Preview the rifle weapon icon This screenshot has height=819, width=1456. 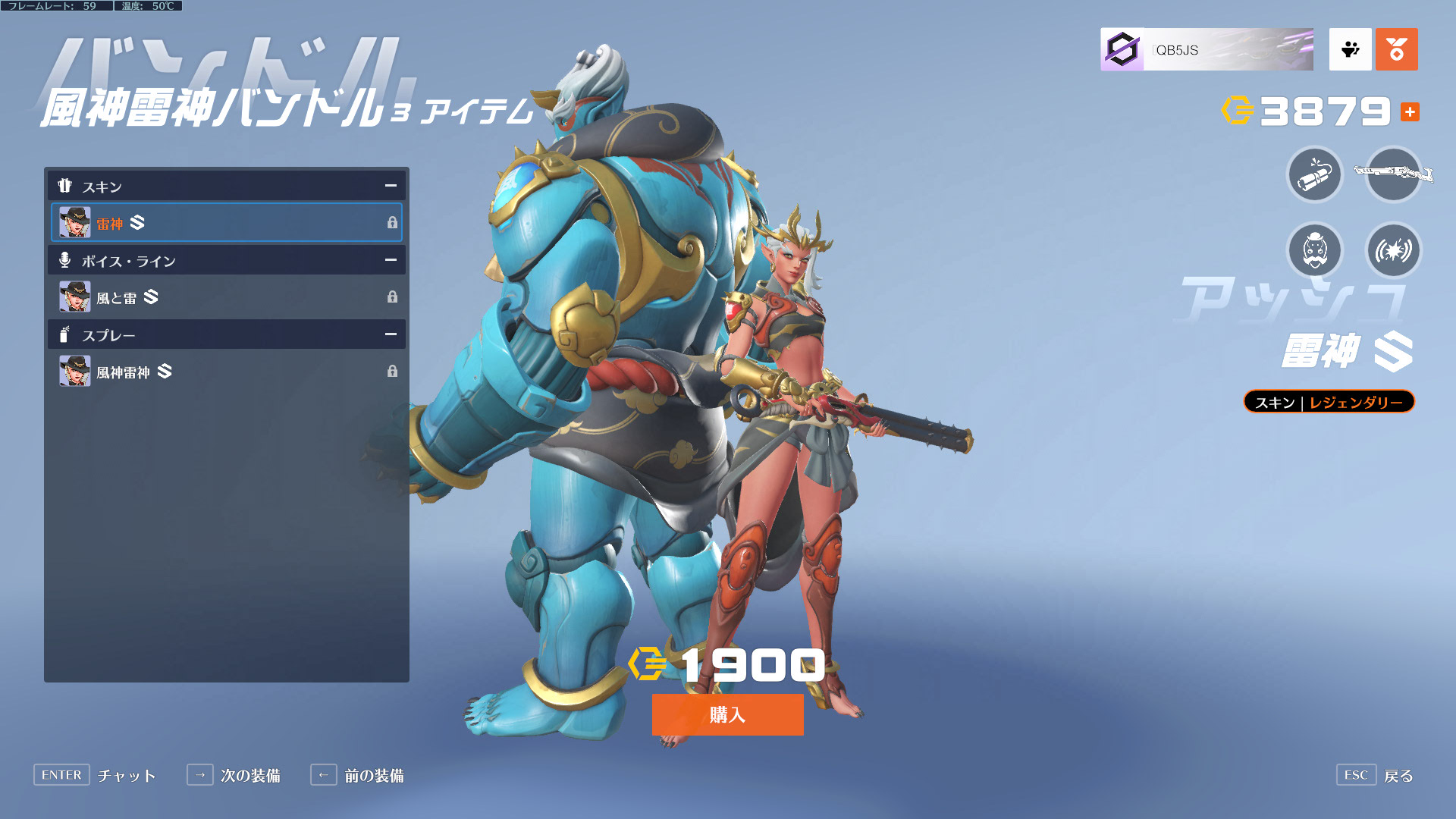[x=1393, y=175]
